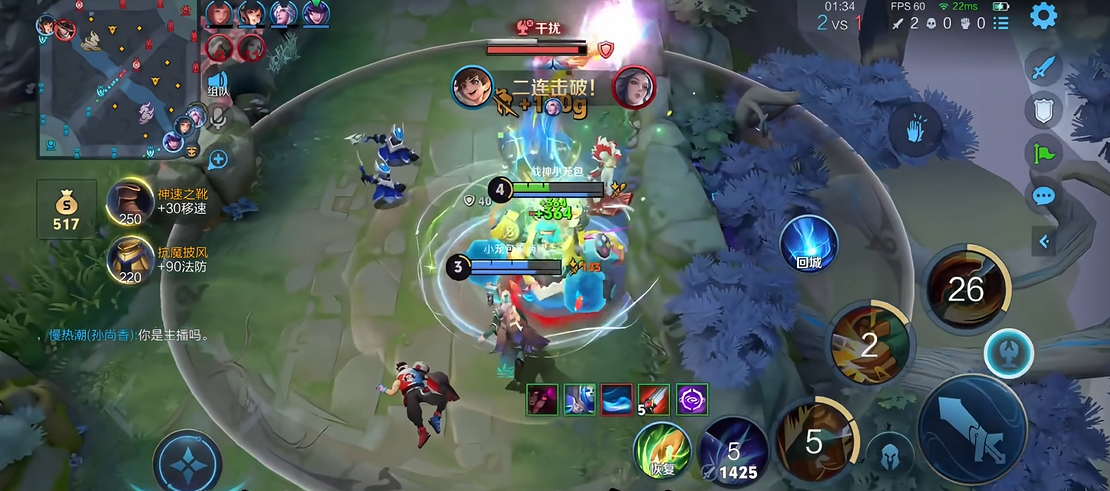1110x491 pixels.
Task: Toggle the 组队 team voice speaker
Action: coord(217,84)
